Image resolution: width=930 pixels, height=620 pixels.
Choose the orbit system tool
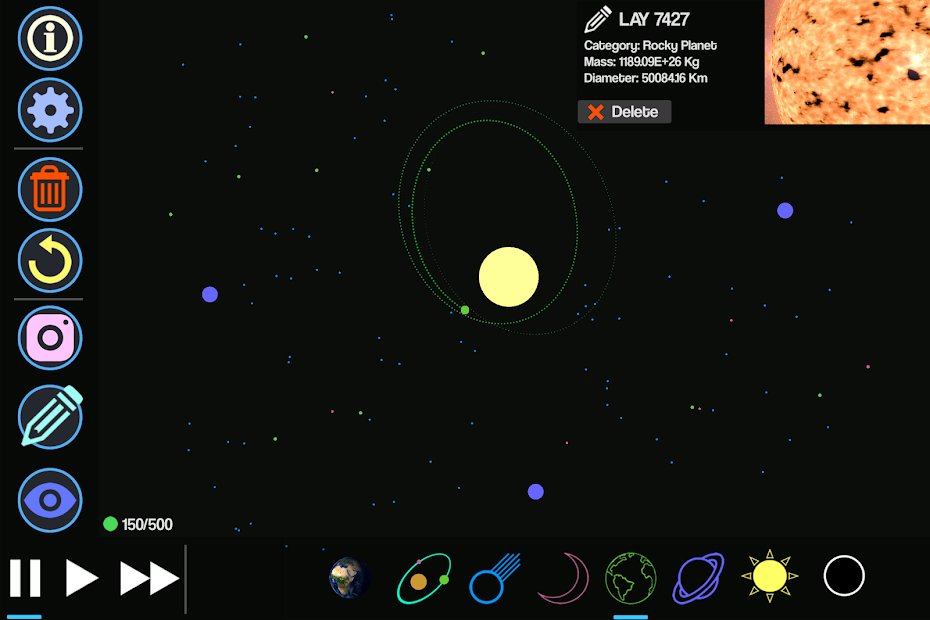(x=423, y=578)
